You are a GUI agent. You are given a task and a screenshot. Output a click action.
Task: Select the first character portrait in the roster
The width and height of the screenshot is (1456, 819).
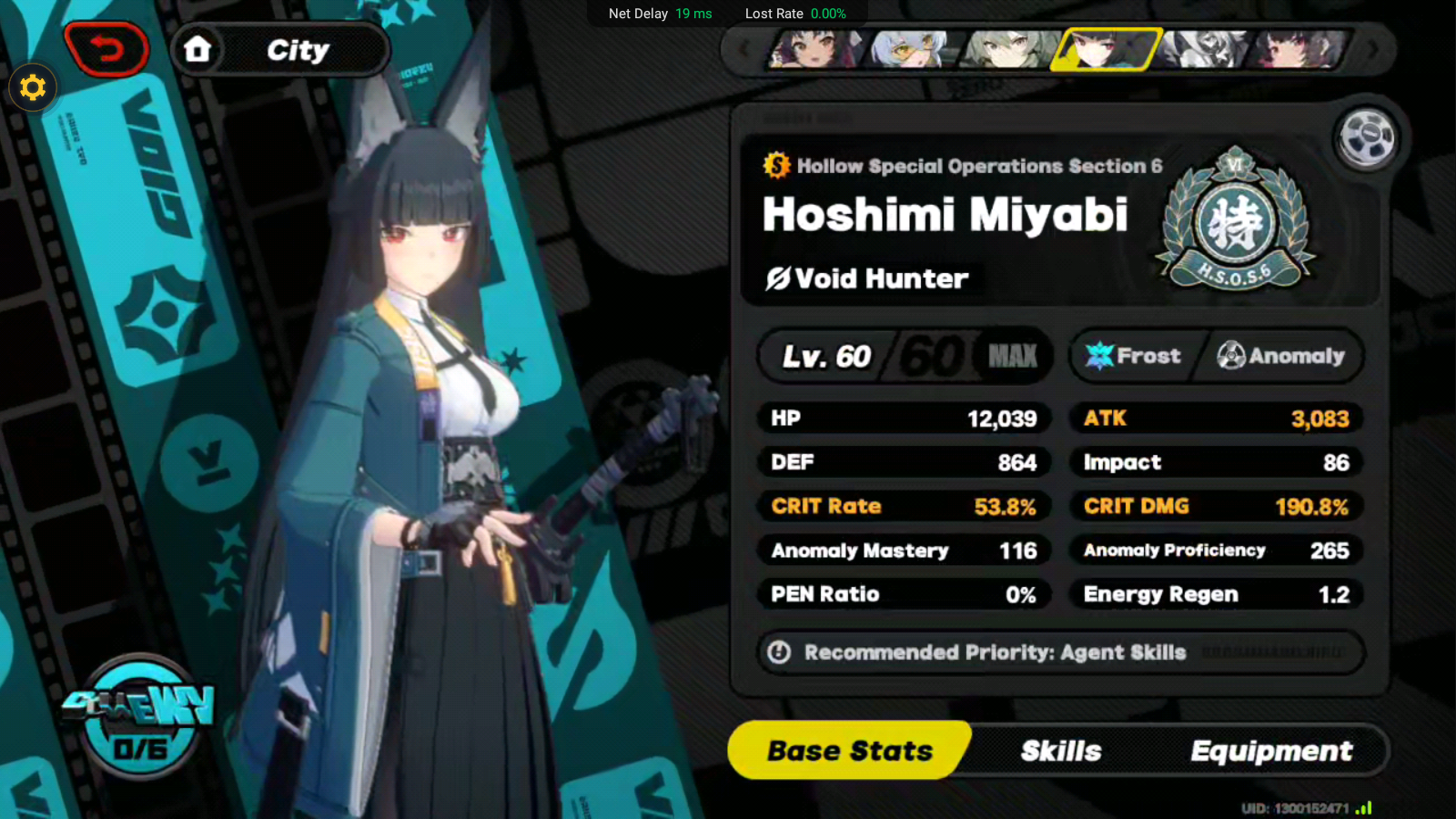(x=813, y=50)
